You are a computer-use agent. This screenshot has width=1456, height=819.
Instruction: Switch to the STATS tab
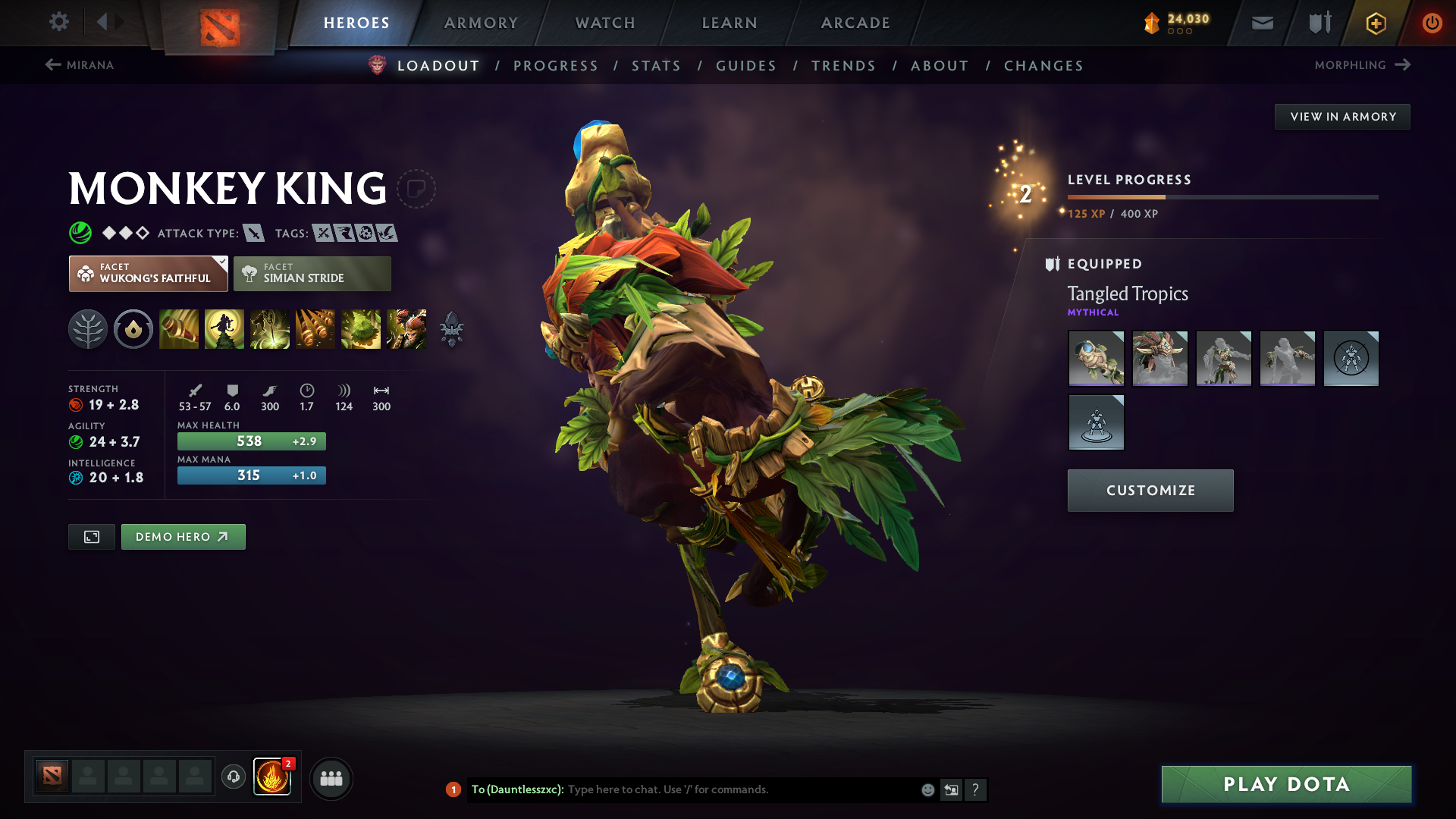656,66
